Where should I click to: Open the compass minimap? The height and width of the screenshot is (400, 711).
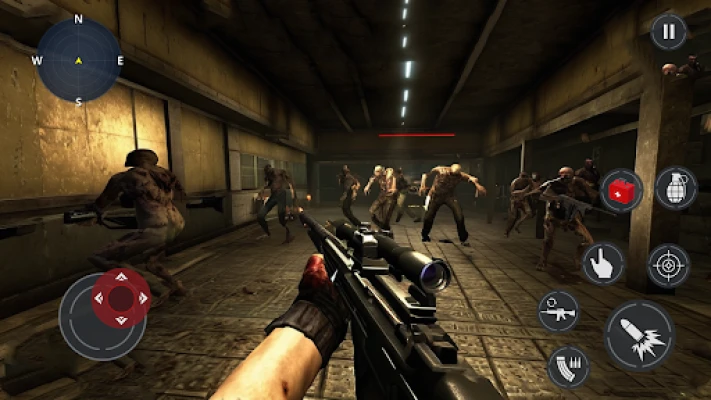(x=79, y=60)
